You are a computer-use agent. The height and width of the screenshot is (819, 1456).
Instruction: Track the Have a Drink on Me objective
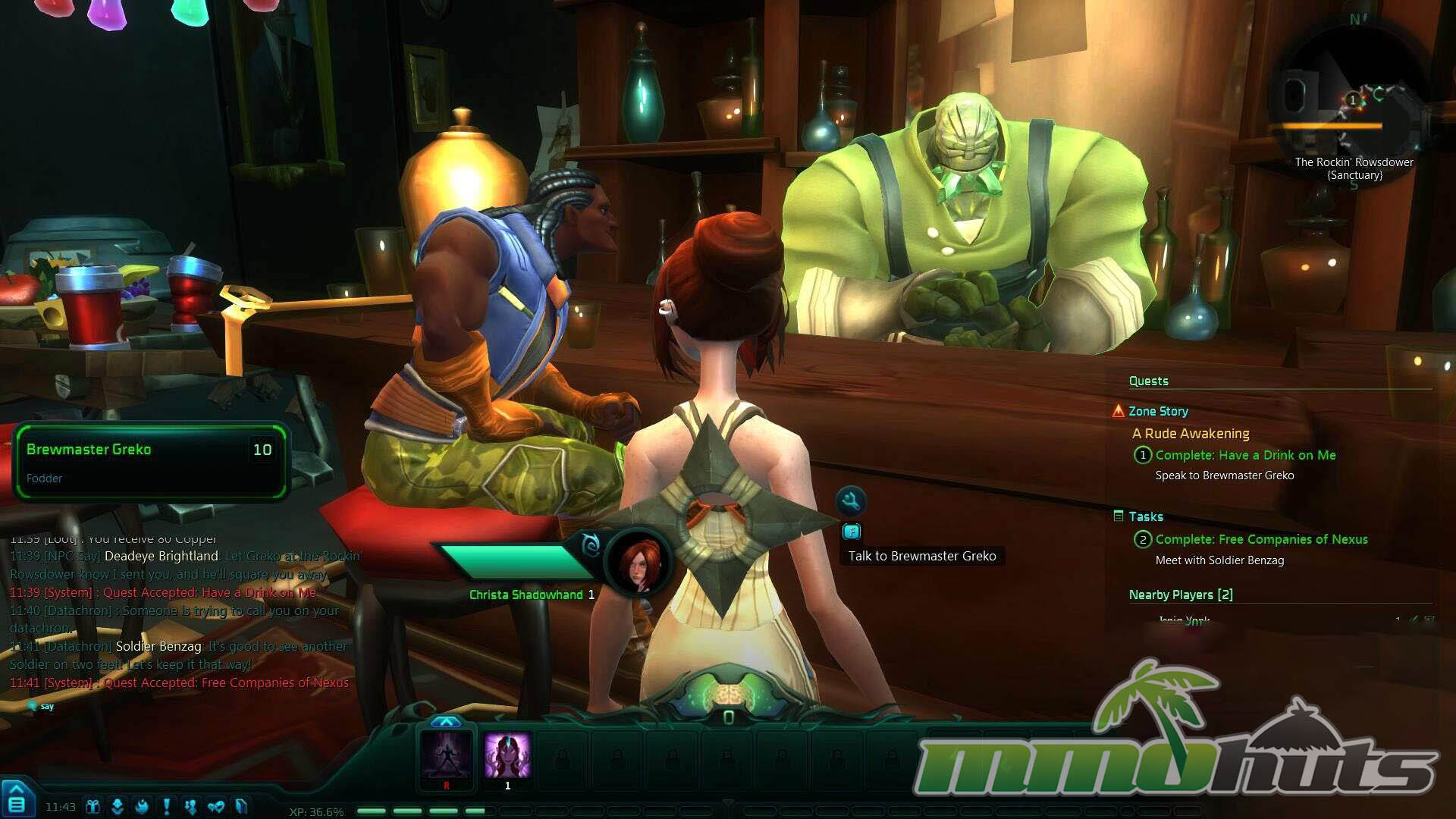(x=1245, y=455)
